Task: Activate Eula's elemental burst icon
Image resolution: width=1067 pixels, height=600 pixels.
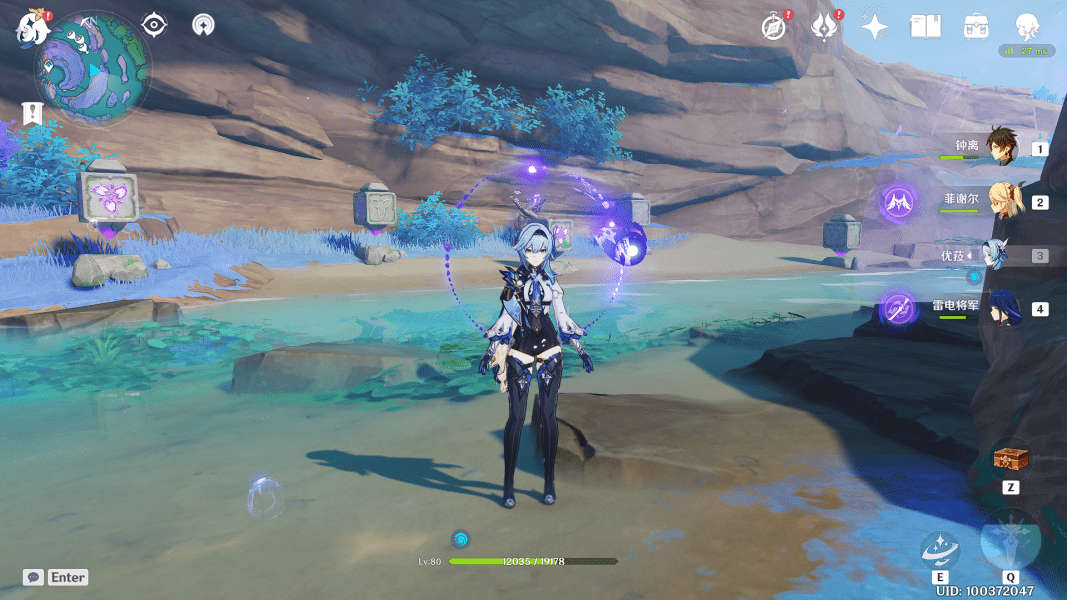Action: click(x=1010, y=541)
